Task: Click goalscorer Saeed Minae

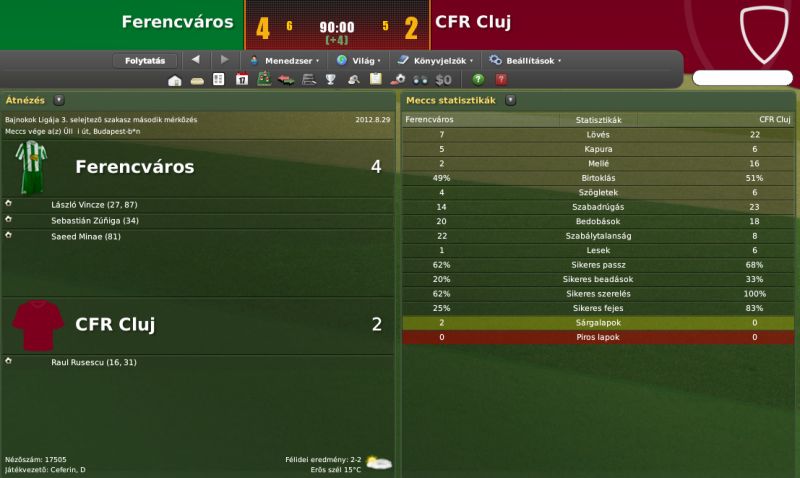Action: pyautogui.click(x=86, y=236)
